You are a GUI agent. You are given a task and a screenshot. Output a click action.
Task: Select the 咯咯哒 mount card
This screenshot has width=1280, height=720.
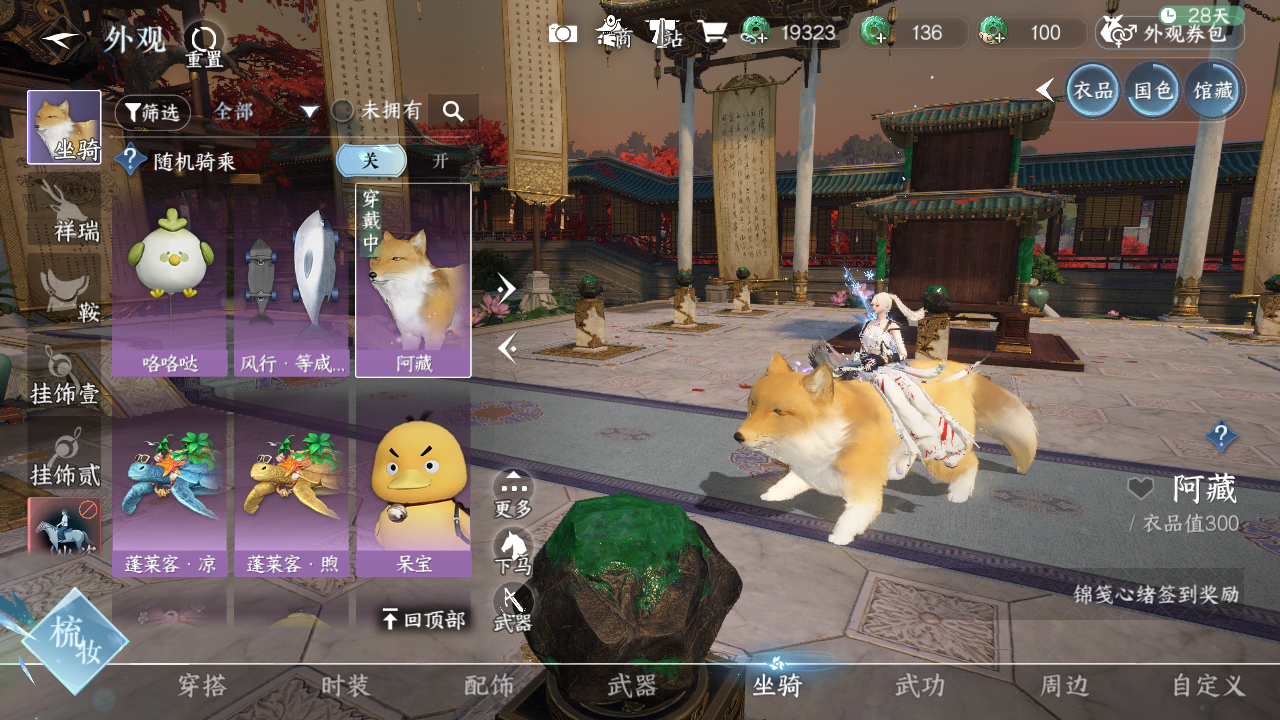point(170,280)
